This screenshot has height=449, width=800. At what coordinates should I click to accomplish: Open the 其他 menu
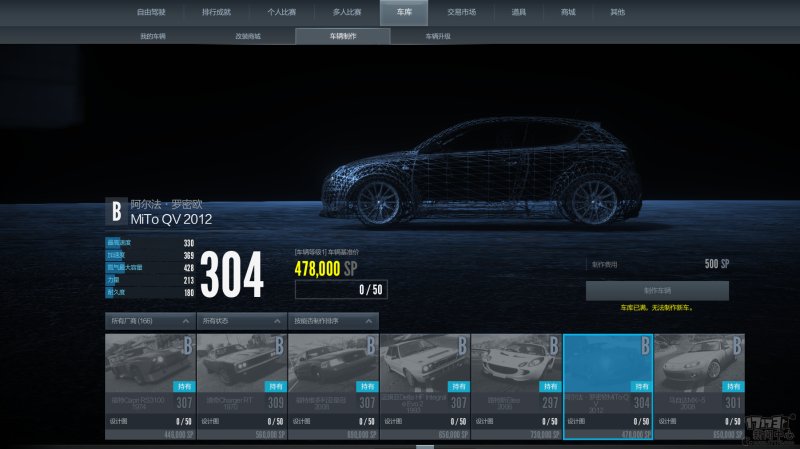(617, 12)
